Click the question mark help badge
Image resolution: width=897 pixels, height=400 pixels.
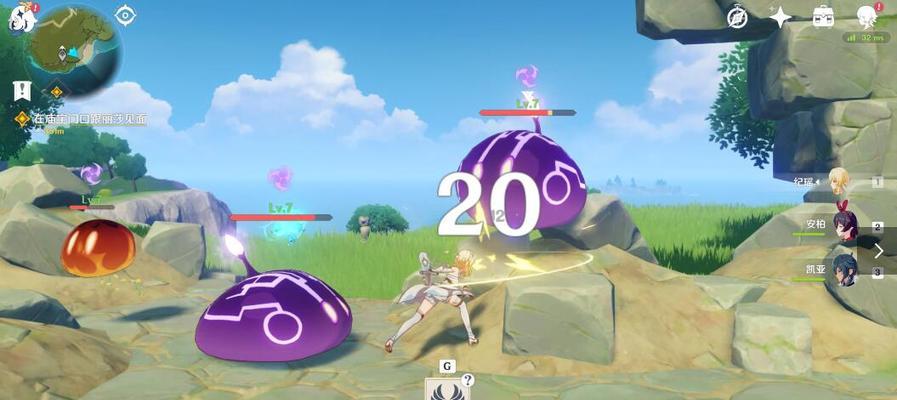[x=467, y=379]
